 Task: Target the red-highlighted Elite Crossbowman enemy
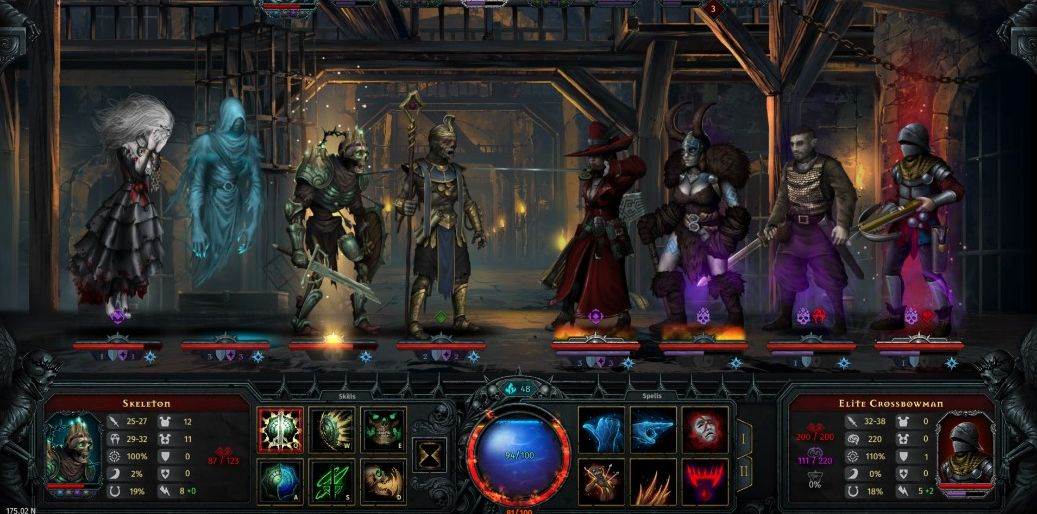tap(917, 225)
